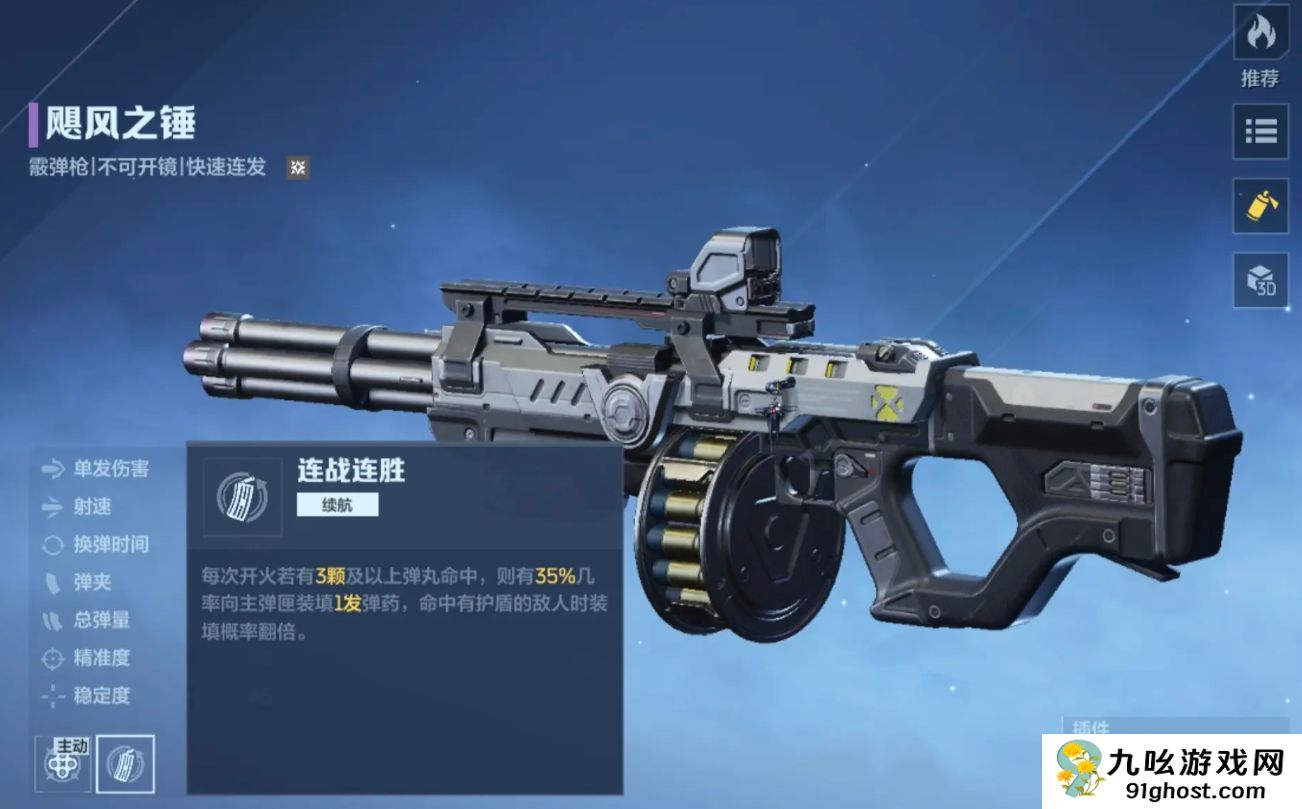Toggle the small icon after 快速连发 tag
The image size is (1302, 809).
[x=297, y=167]
